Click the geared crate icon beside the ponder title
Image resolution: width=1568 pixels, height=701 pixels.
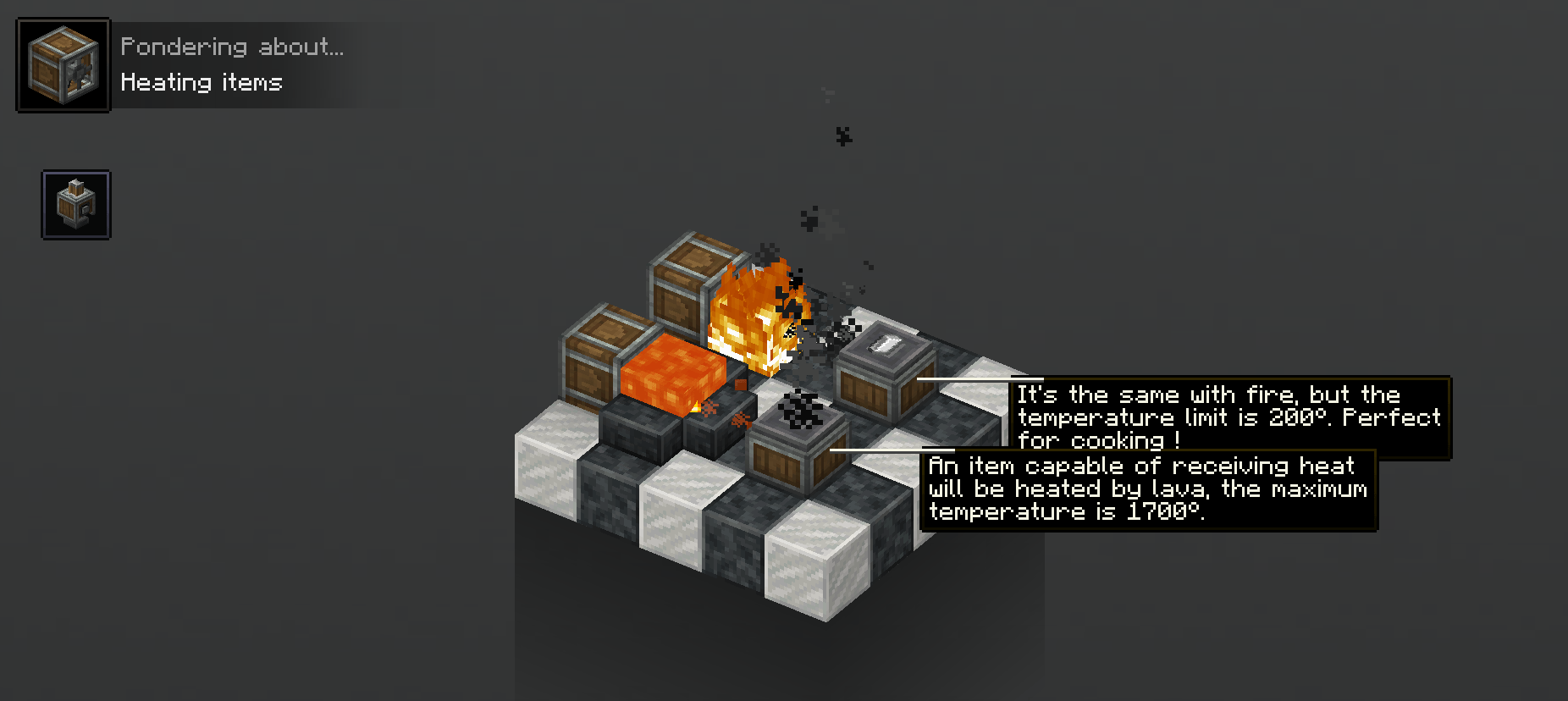[62, 63]
